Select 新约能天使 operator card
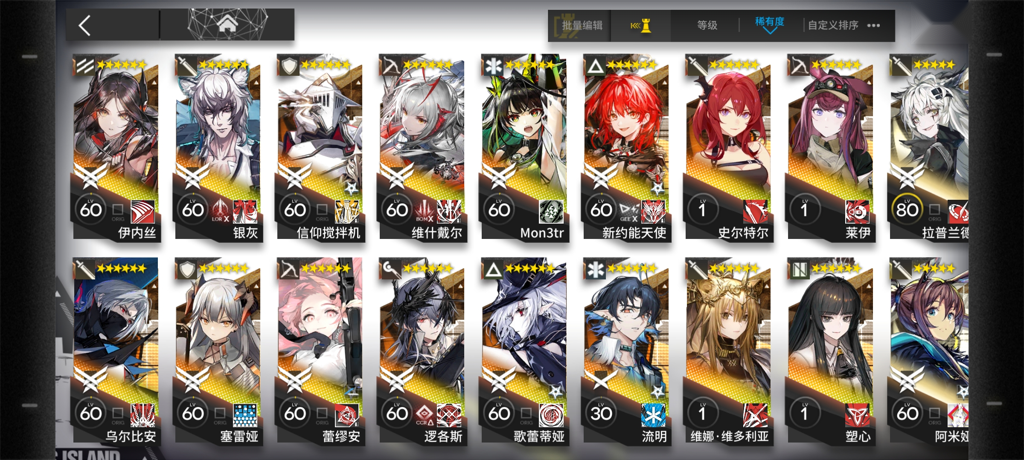 tap(626, 140)
